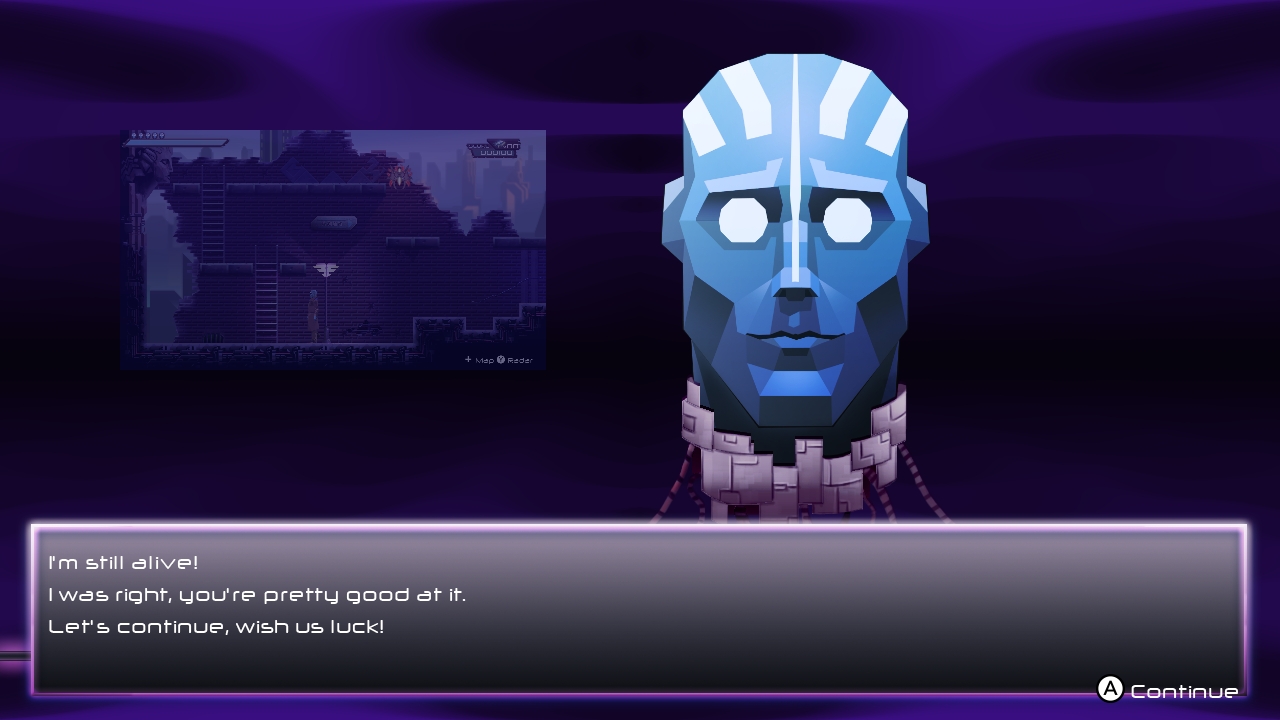Select the gameplay preview thumbnail

click(x=333, y=250)
